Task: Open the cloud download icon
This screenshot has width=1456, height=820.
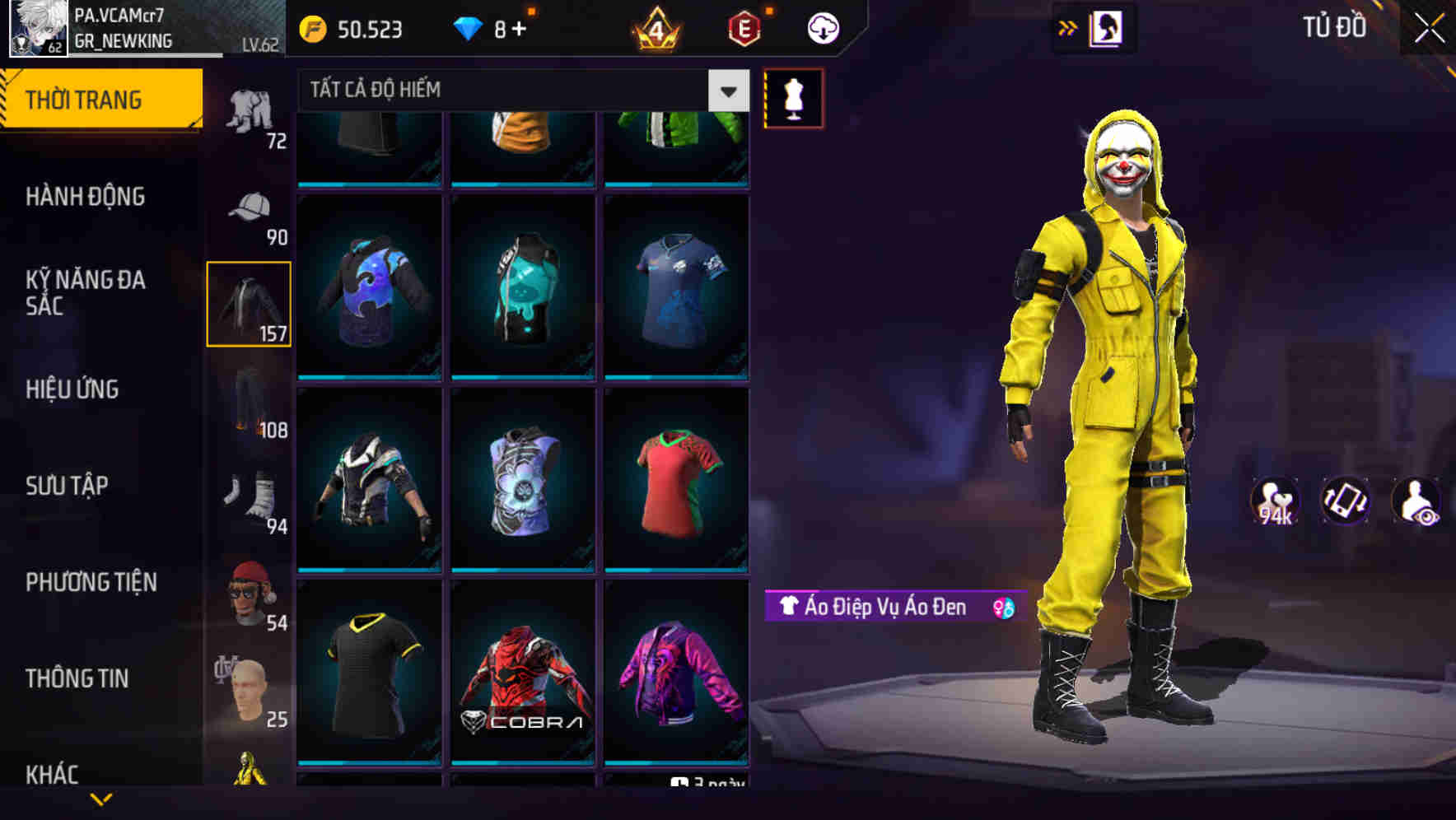Action: (x=822, y=27)
